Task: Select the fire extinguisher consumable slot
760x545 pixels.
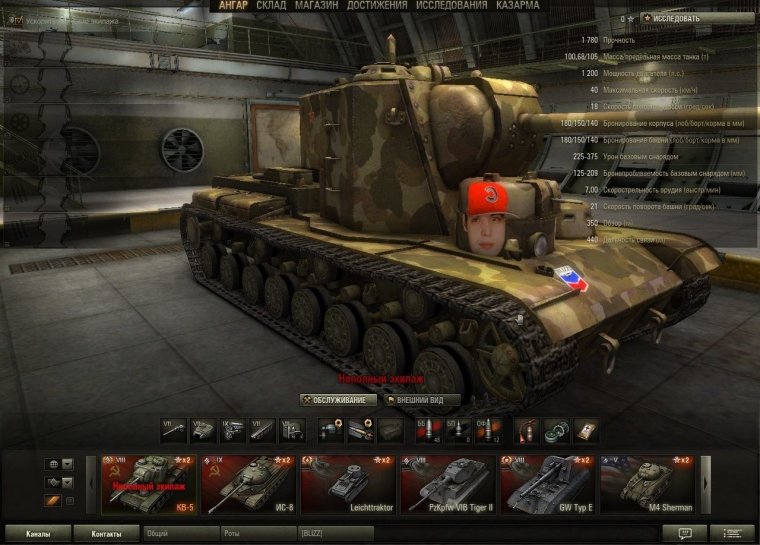Action: tap(528, 431)
